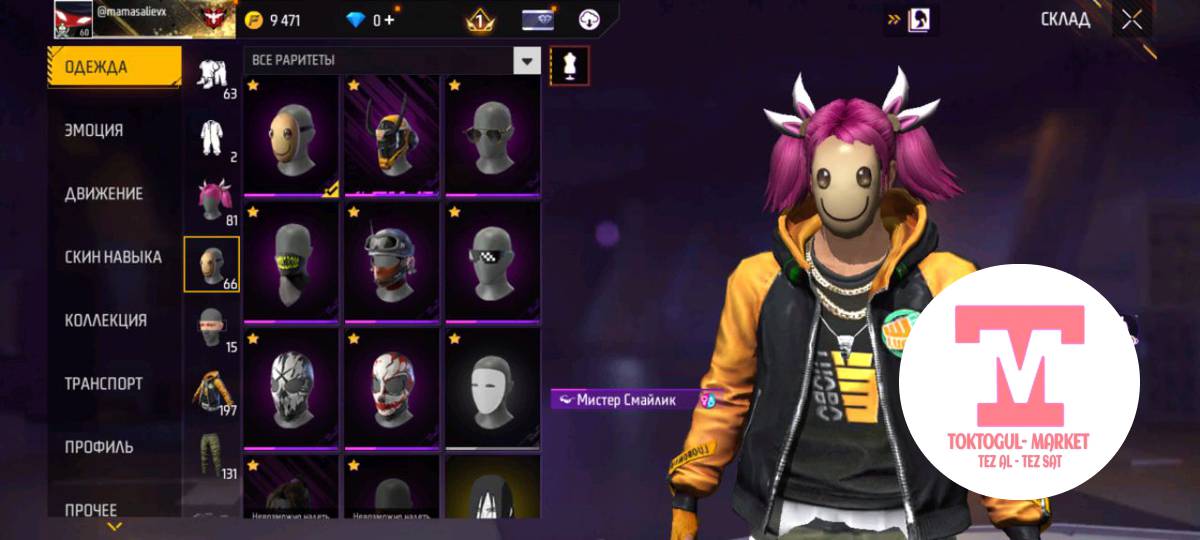This screenshot has width=1200, height=540.
Task: Choose the plain white face mask
Action: [x=492, y=388]
